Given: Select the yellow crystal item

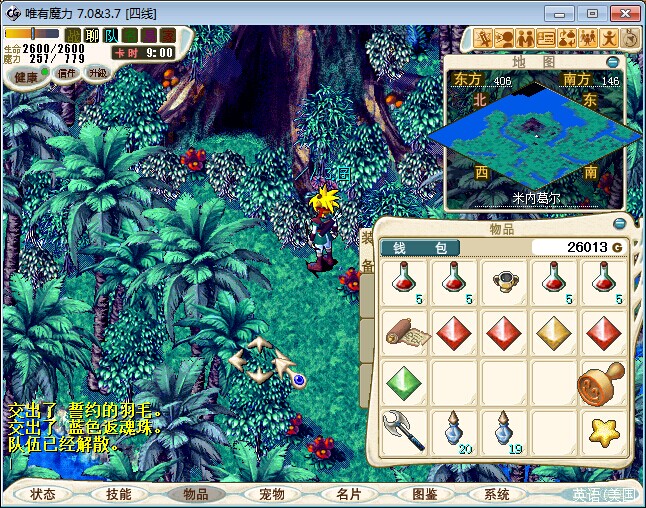Looking at the screenshot, I should 553,331.
